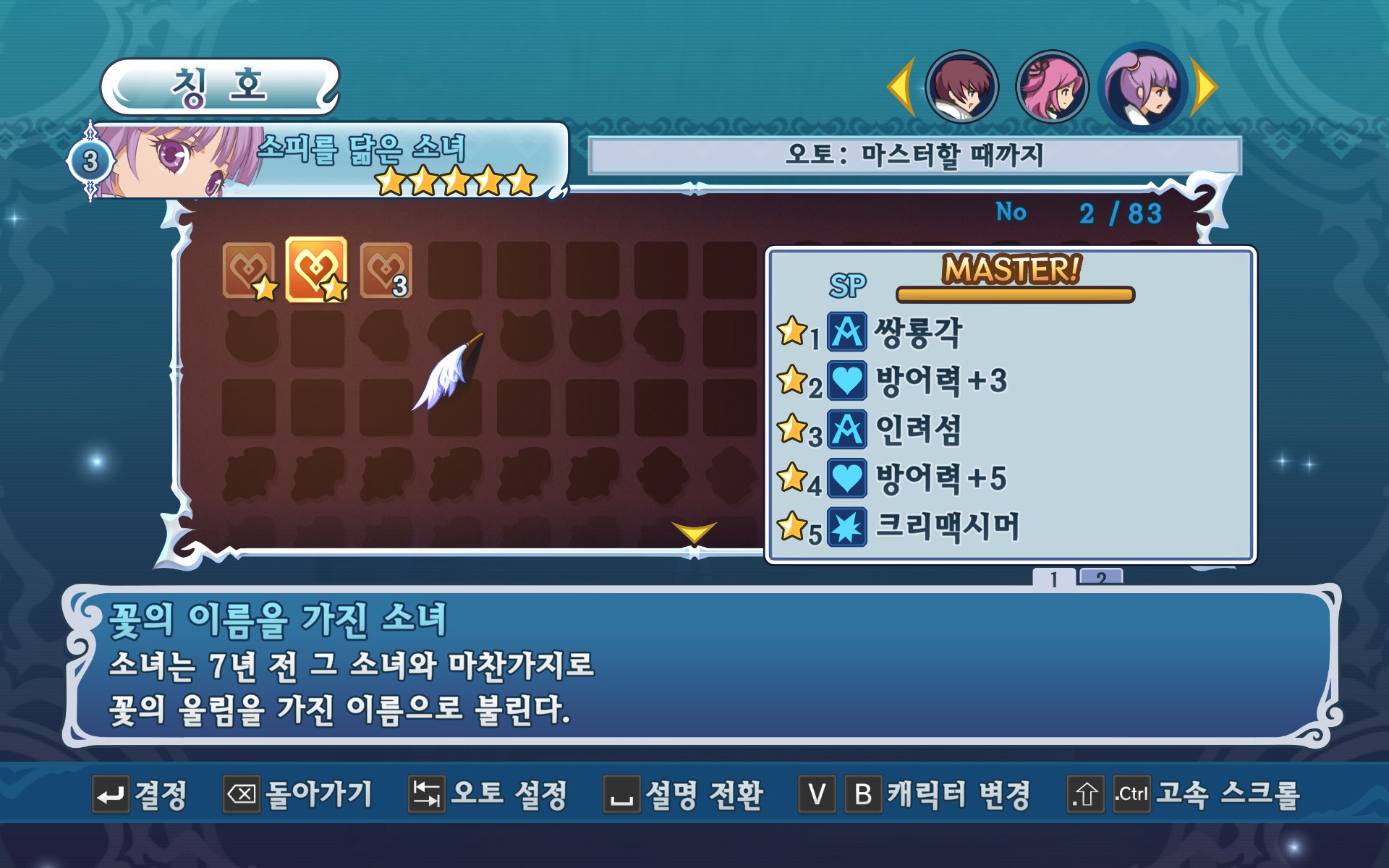
Task: Click the left yellow character arrow
Action: click(901, 87)
